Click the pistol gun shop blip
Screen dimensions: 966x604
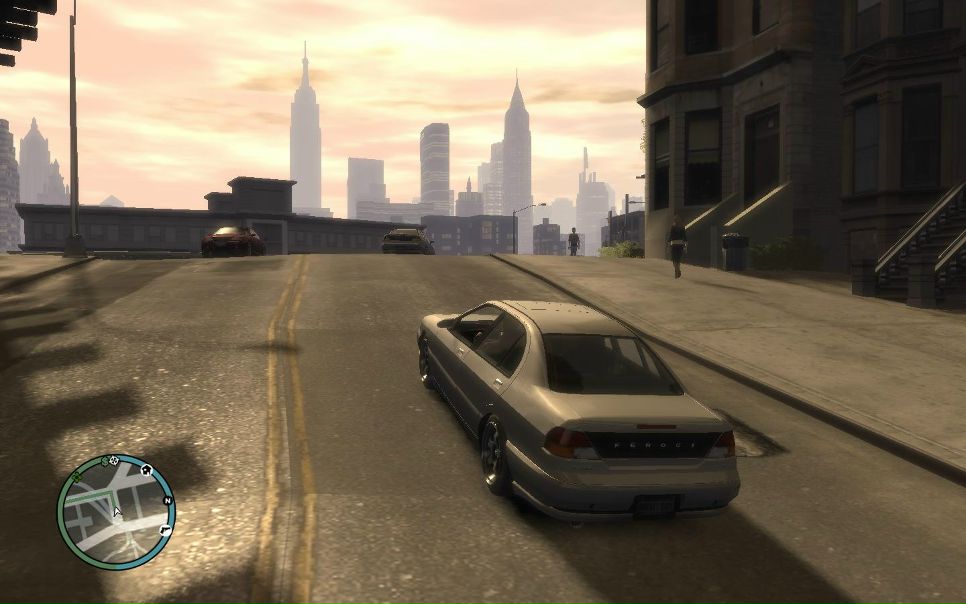point(163,528)
